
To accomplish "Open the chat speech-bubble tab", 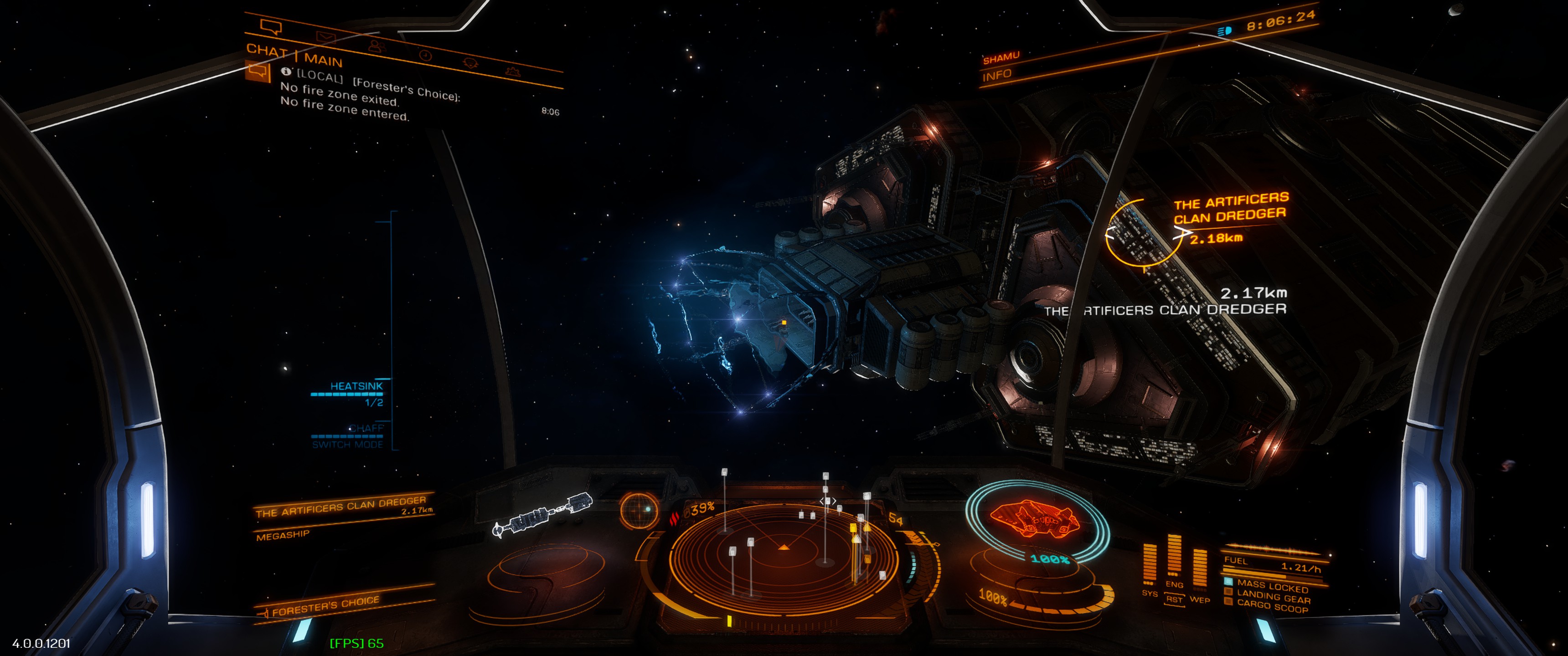I will point(271,27).
